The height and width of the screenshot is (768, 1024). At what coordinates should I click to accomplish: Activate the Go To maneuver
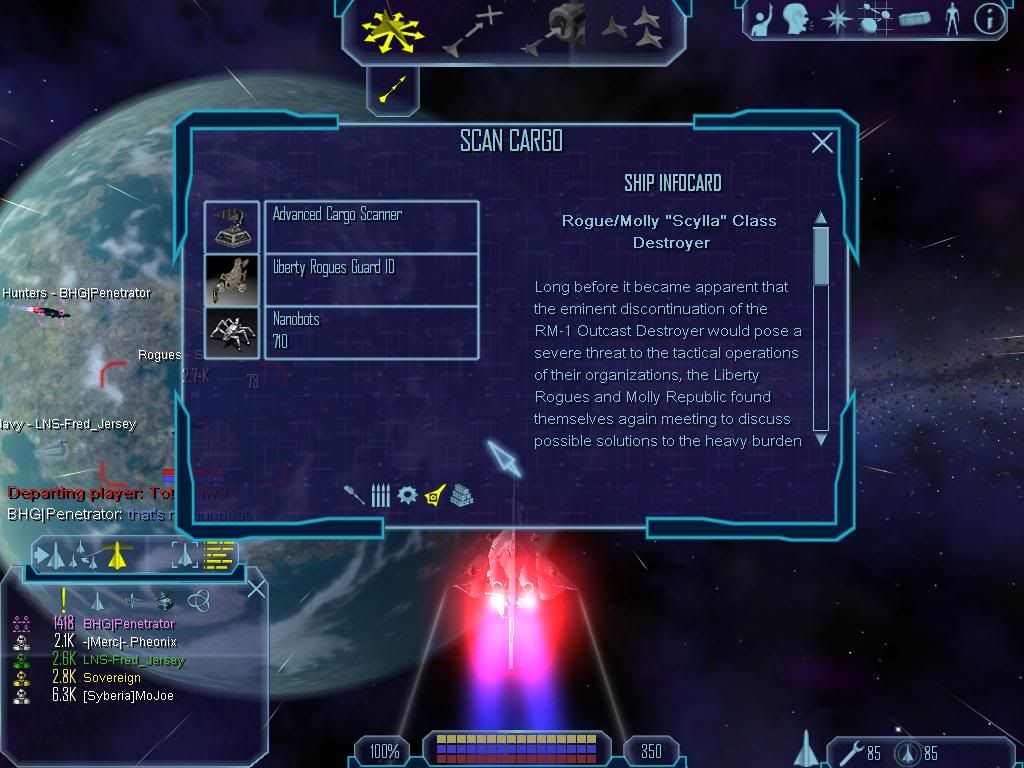pos(472,29)
